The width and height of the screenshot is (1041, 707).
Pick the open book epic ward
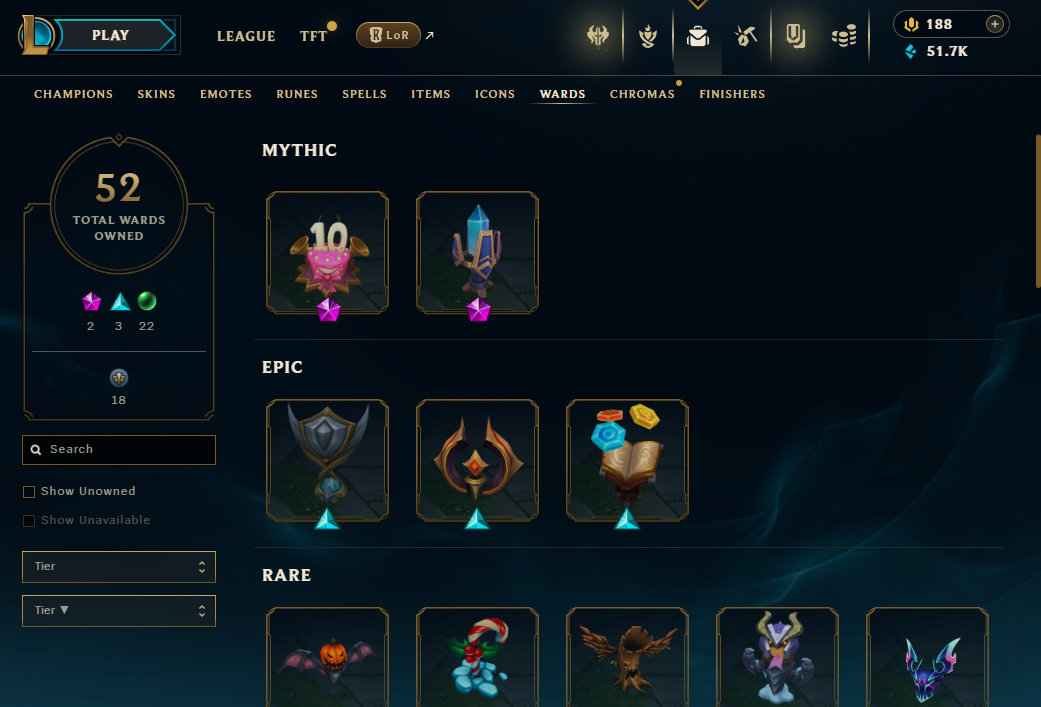[x=627, y=460]
